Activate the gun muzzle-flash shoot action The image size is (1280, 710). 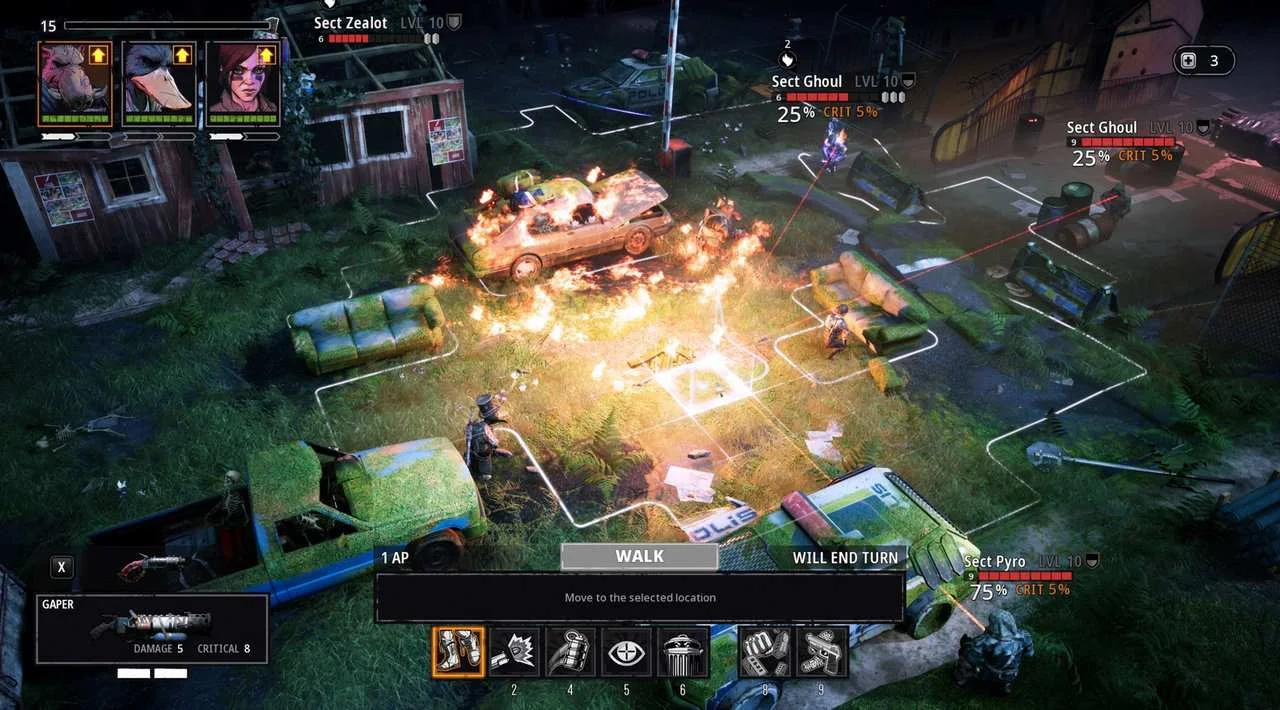click(x=514, y=652)
